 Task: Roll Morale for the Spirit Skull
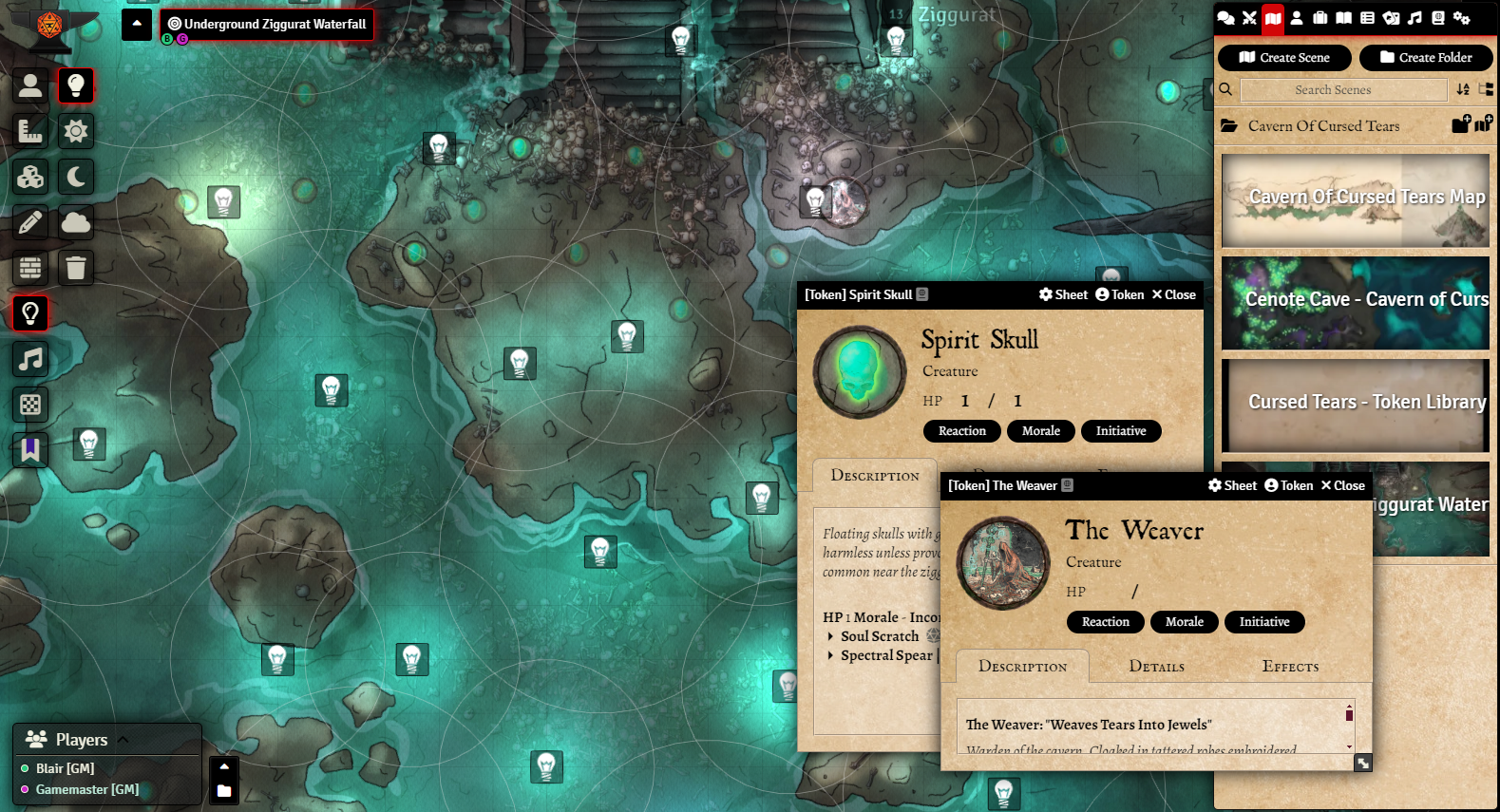[1041, 431]
